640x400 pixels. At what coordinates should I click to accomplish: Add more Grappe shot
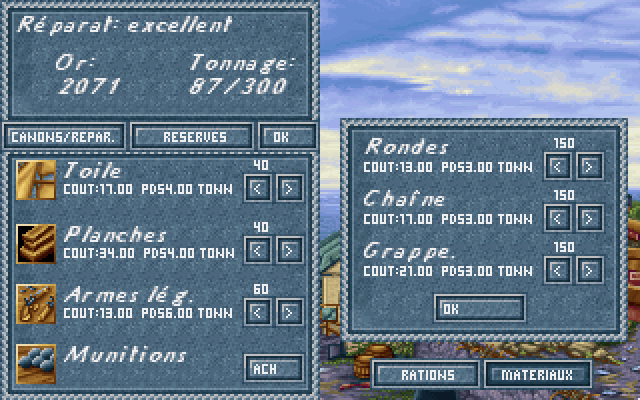coord(590,269)
